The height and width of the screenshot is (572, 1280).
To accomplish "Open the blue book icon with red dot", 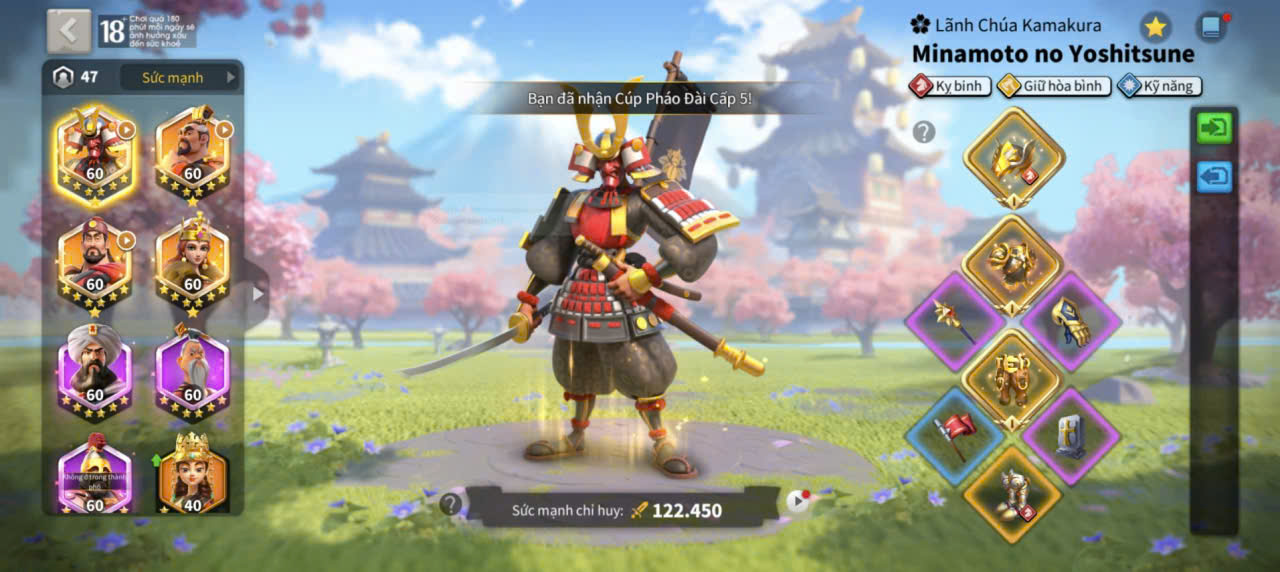I will pos(1211,27).
